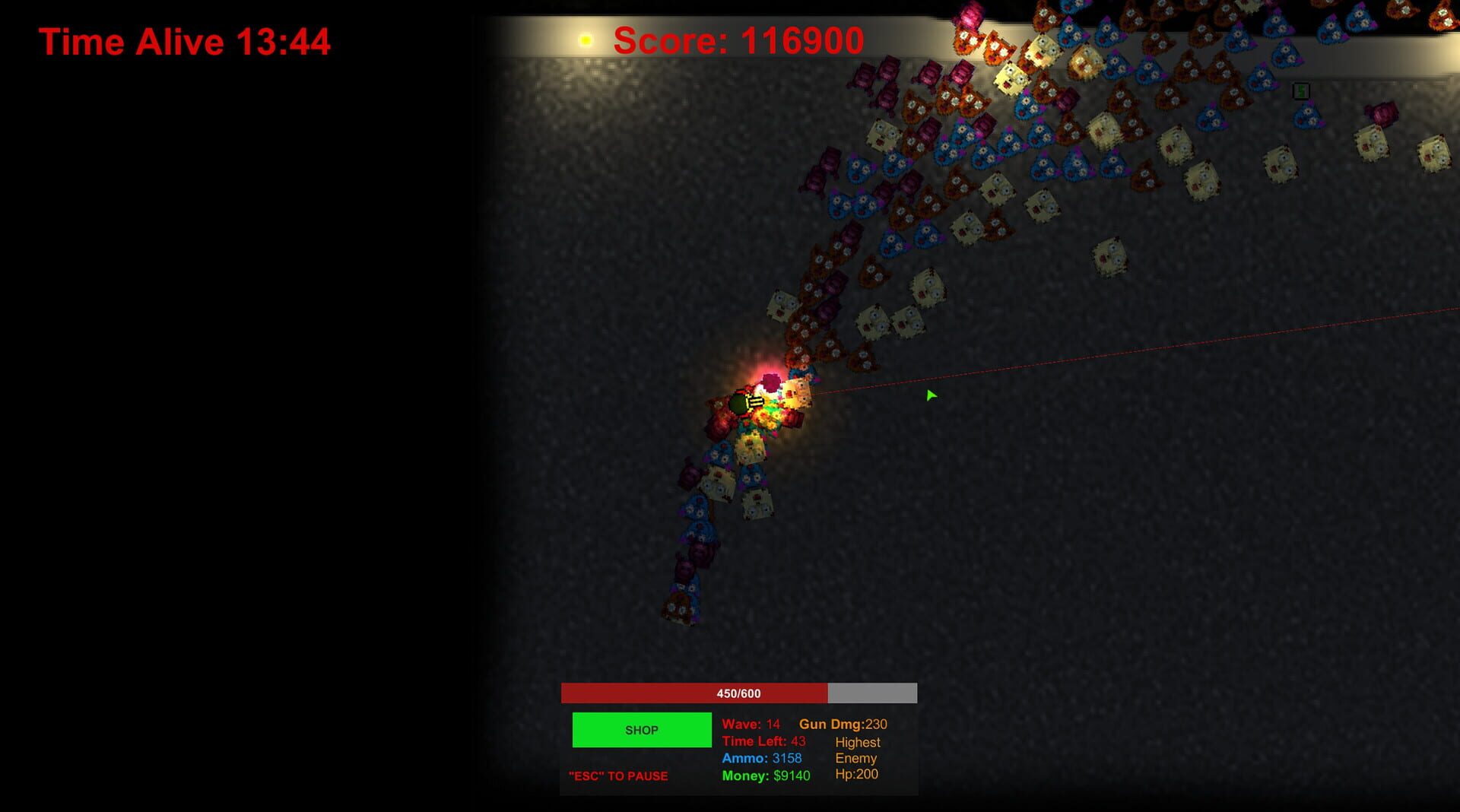Click the magenta enemy at the top edge
The height and width of the screenshot is (812, 1460).
click(971, 15)
